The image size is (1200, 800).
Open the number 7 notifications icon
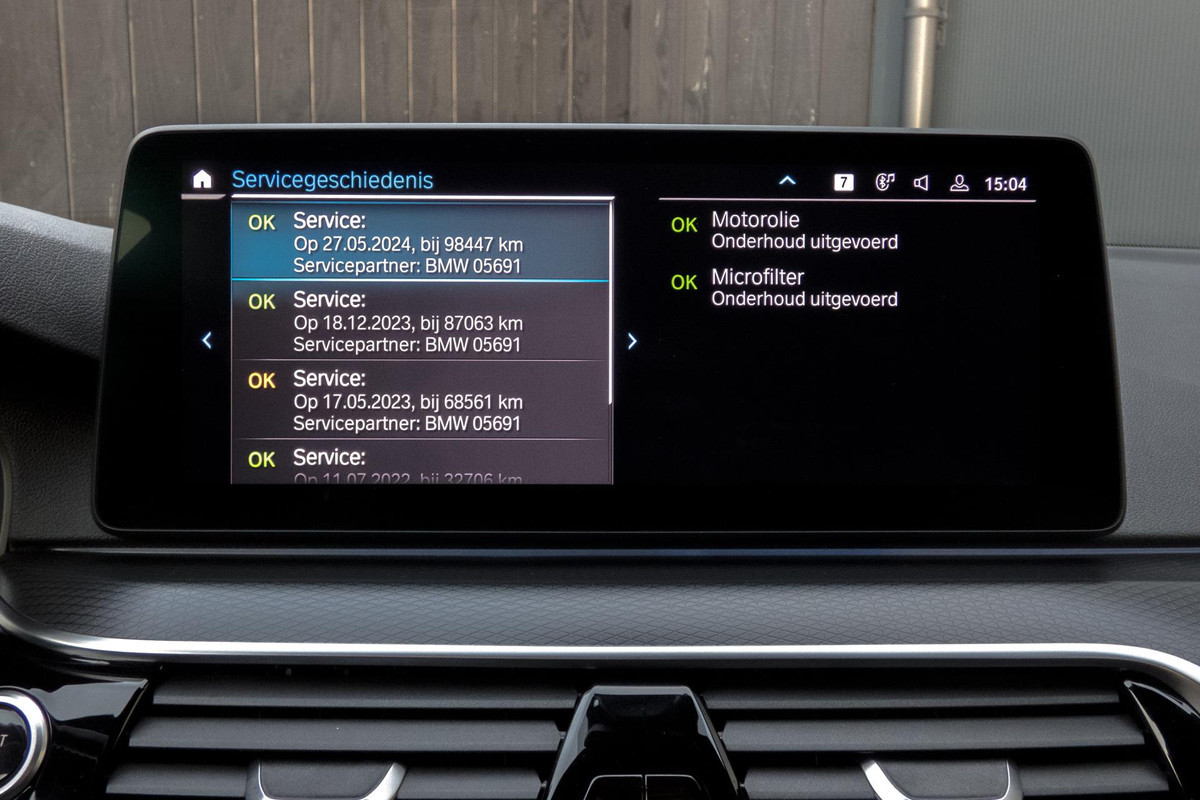tap(844, 182)
